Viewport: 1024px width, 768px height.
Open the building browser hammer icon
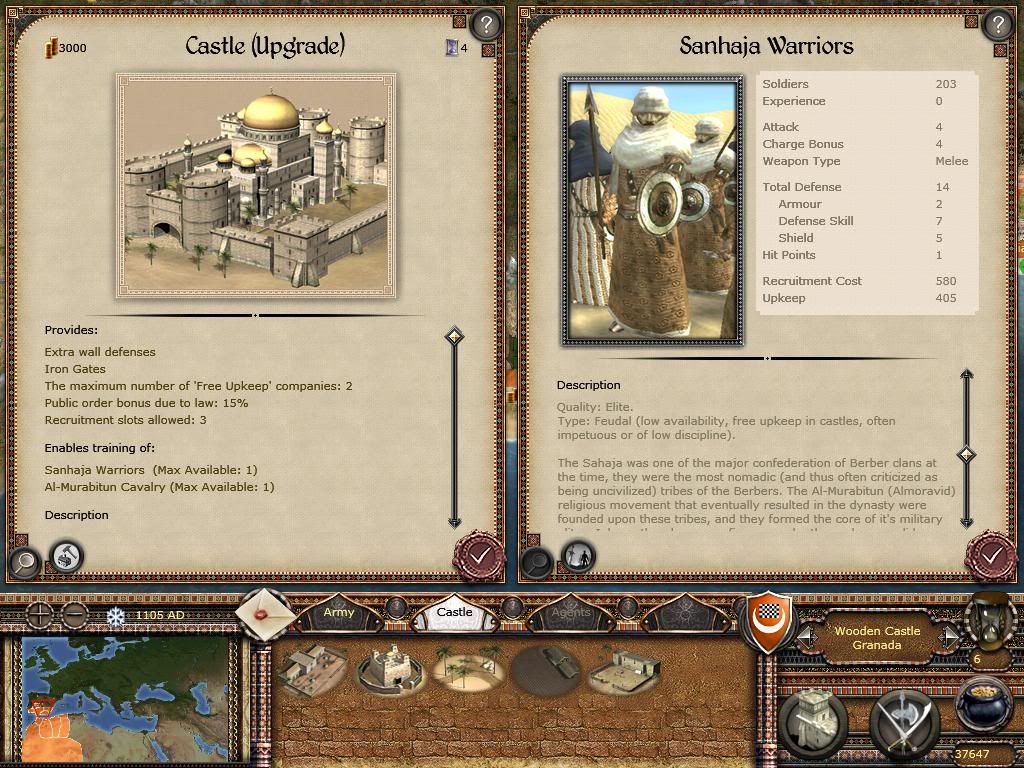click(x=67, y=555)
